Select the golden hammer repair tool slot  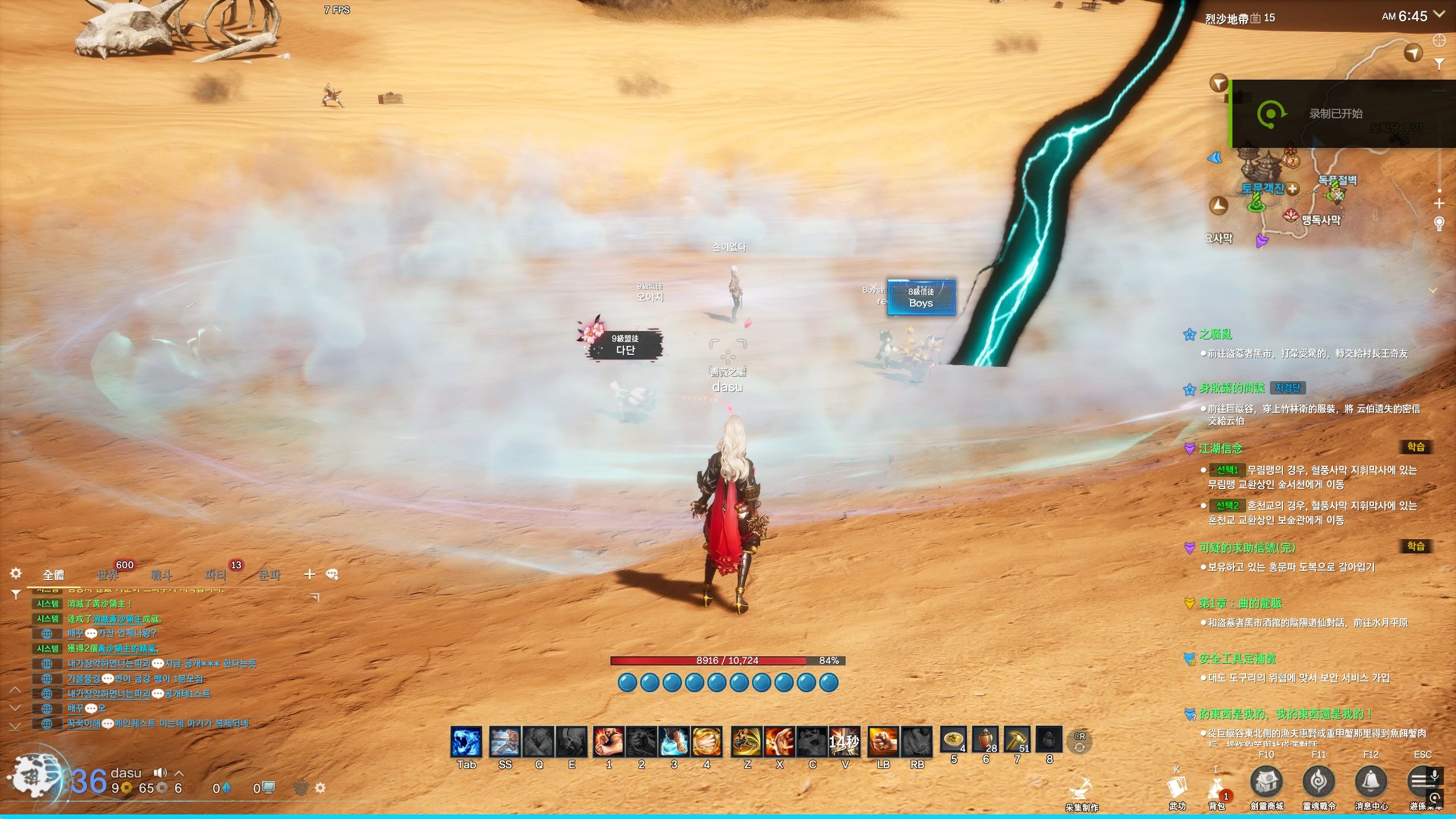tap(1017, 741)
